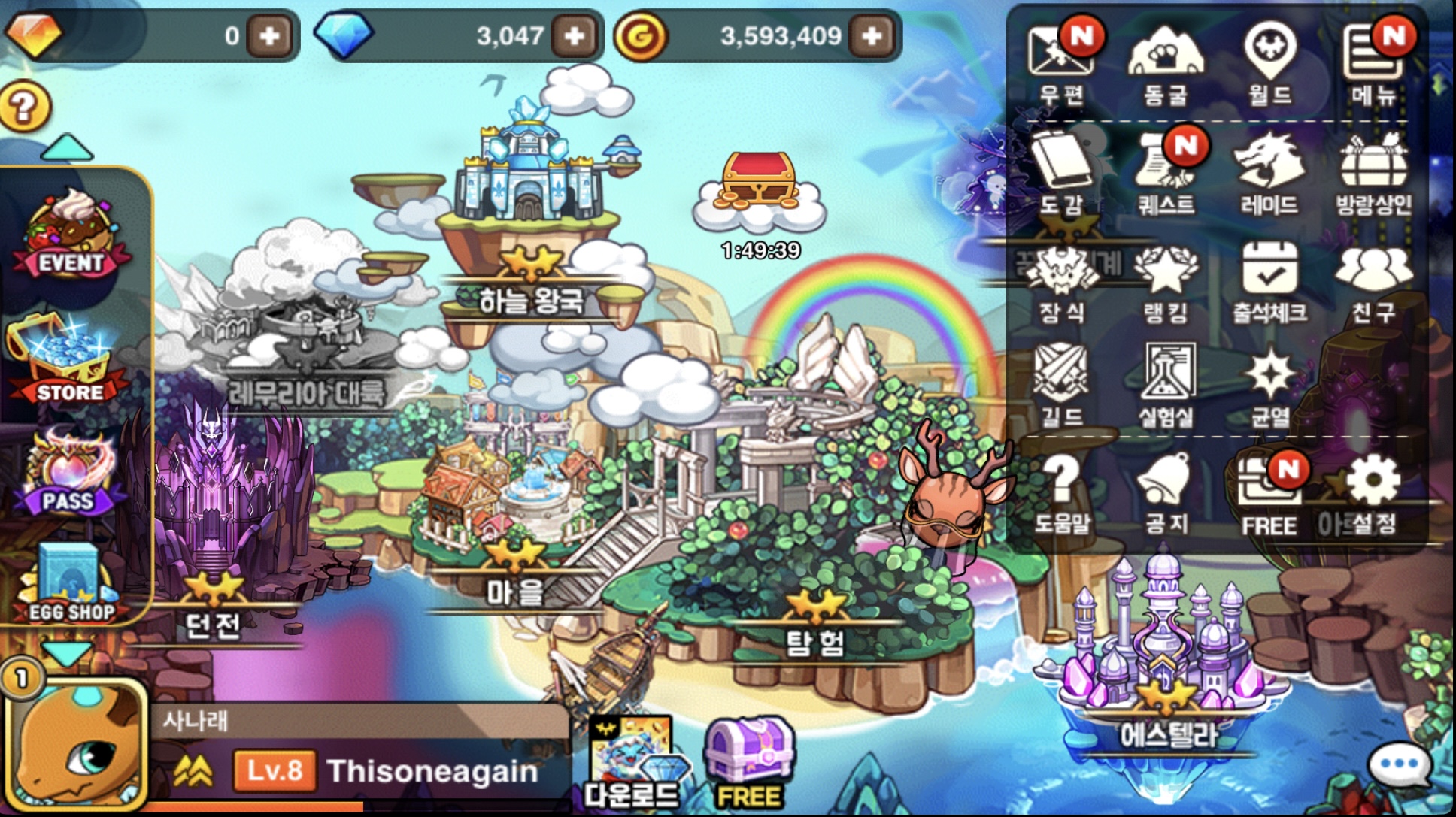Open the chat speech bubble
The width and height of the screenshot is (1456, 817).
(x=1398, y=764)
